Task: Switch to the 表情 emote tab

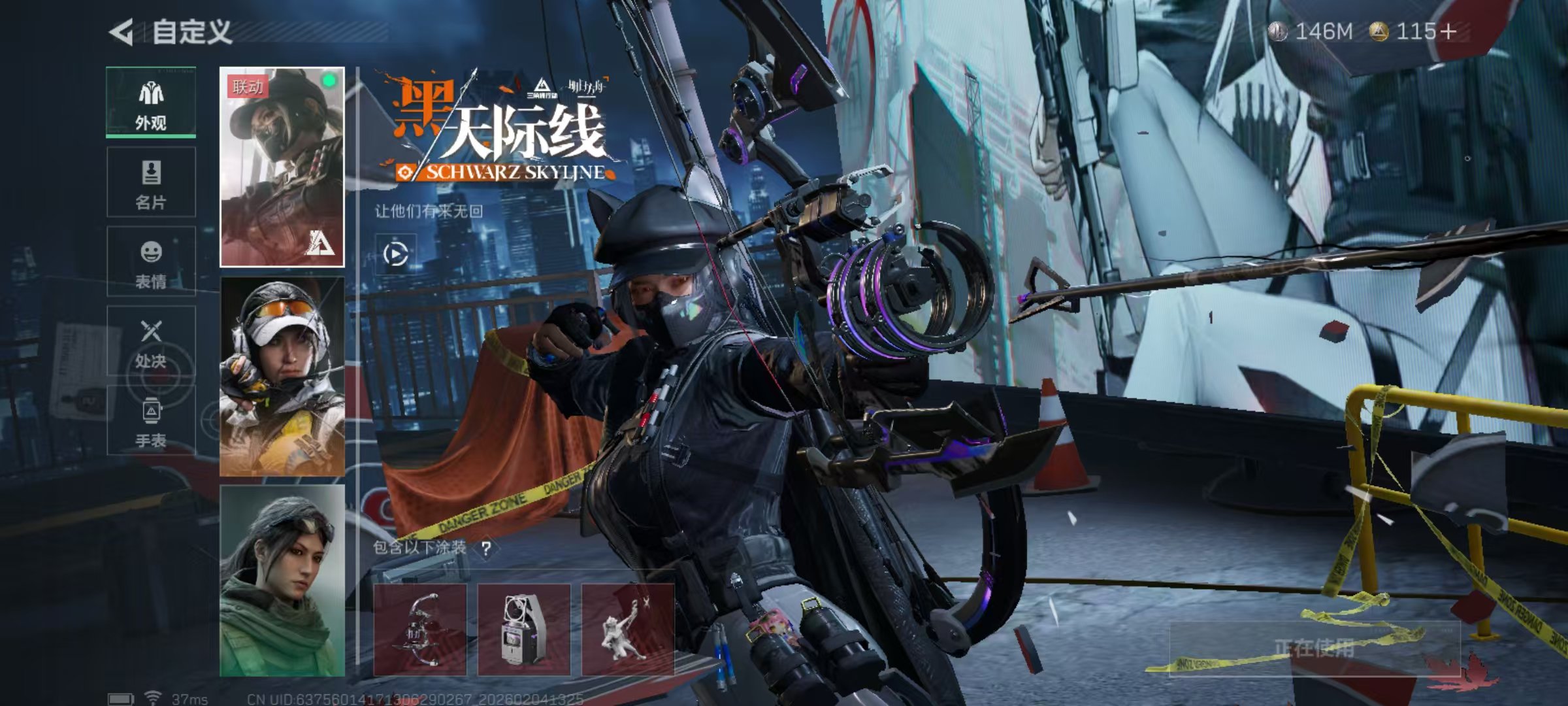Action: [151, 262]
